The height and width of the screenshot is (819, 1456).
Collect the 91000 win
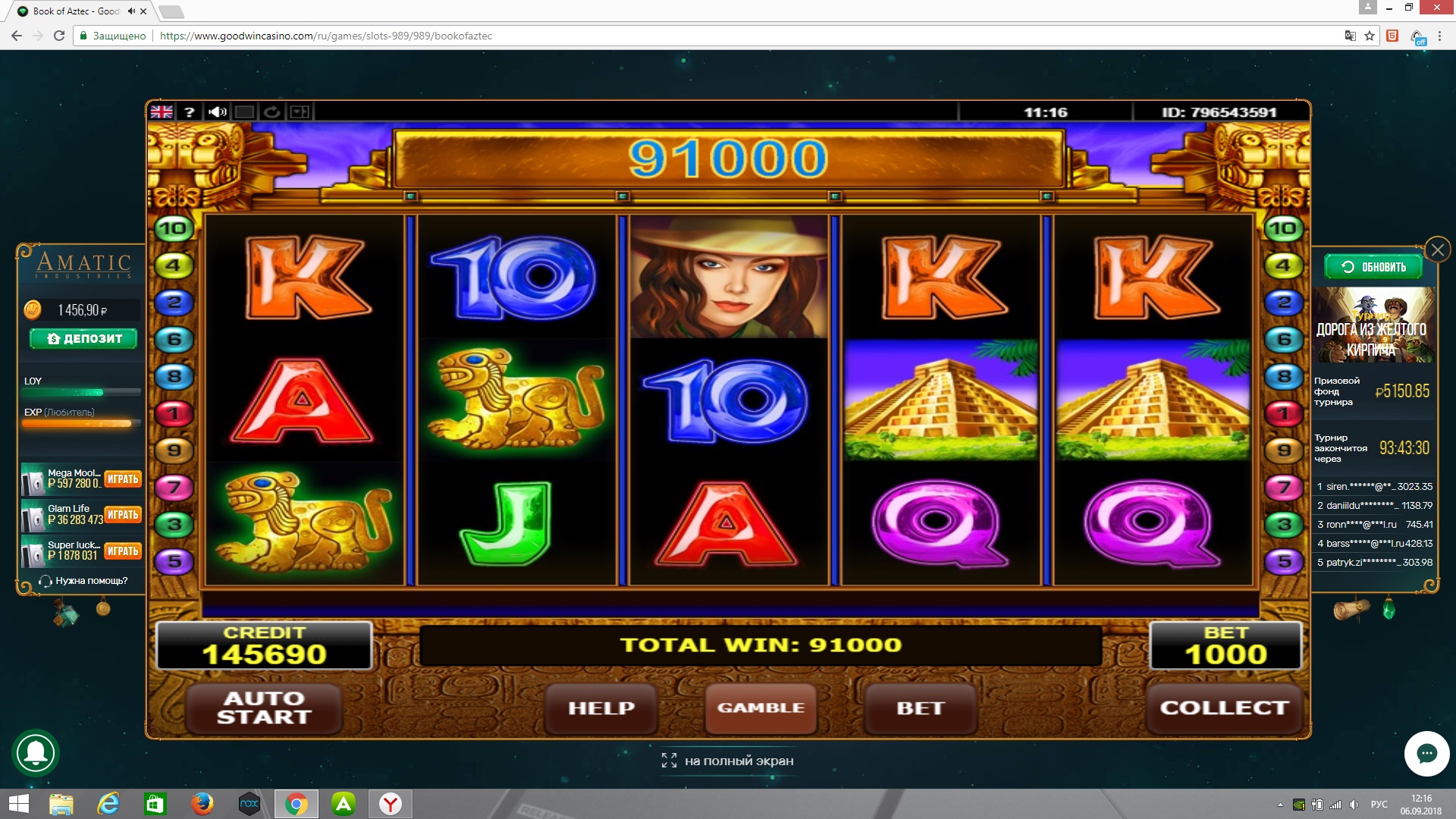tap(1224, 708)
